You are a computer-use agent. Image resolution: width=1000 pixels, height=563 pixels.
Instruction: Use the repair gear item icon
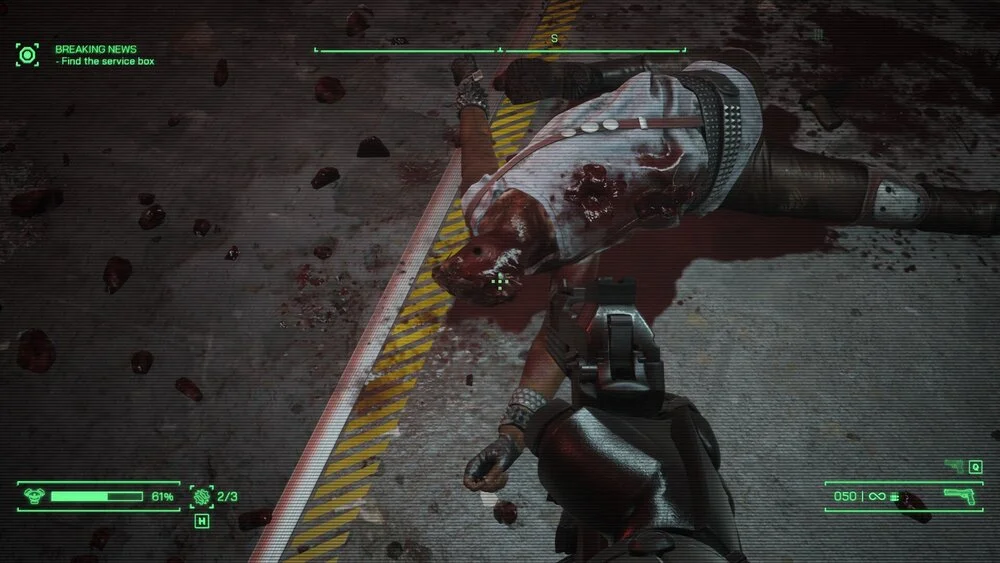202,496
